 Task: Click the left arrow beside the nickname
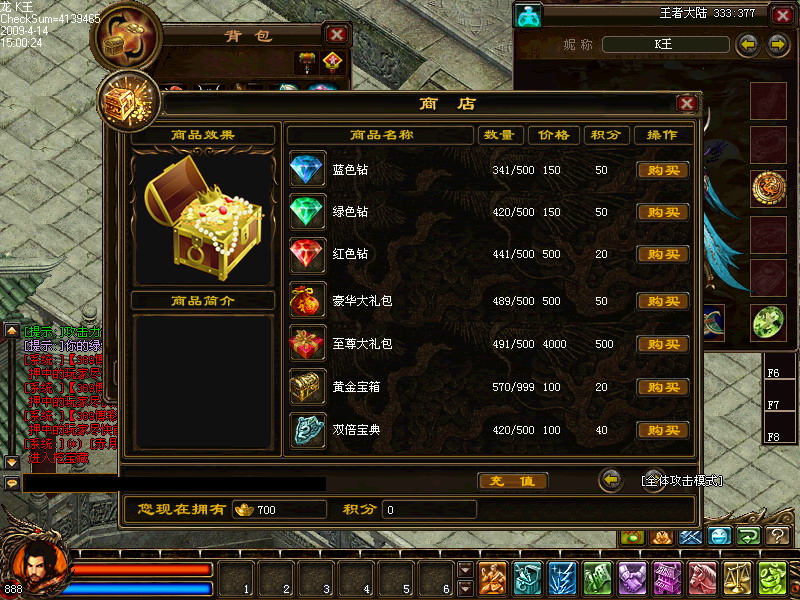(x=747, y=45)
